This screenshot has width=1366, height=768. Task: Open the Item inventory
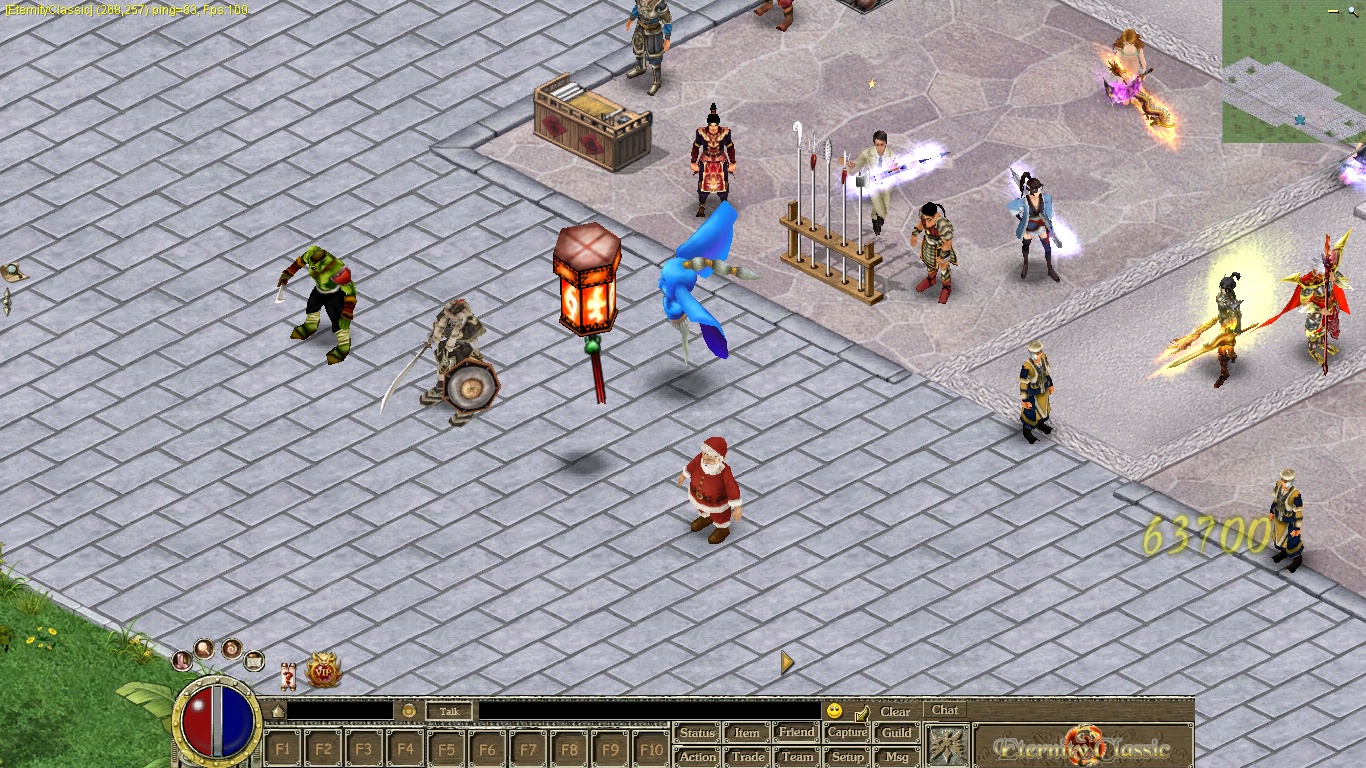tap(747, 733)
